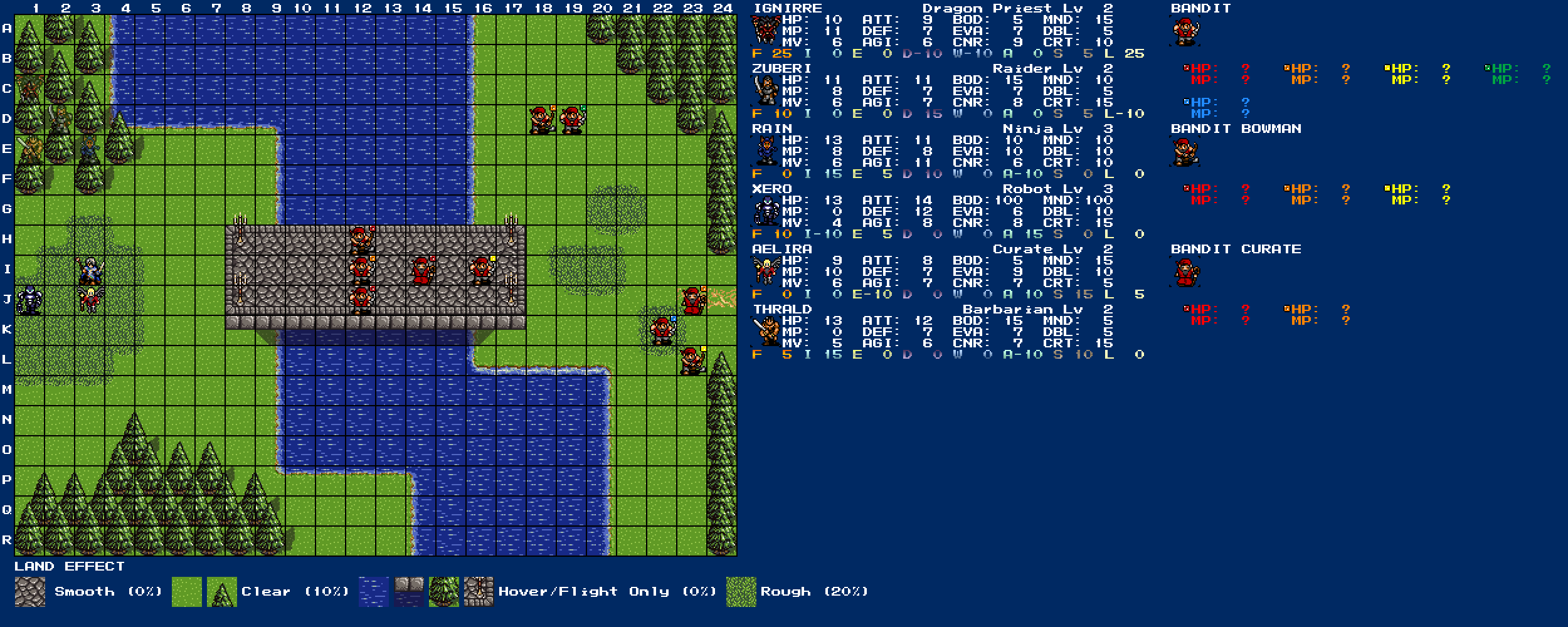This screenshot has width=1568, height=627.
Task: Choose Rain the Ninja's portrait
Action: [766, 151]
